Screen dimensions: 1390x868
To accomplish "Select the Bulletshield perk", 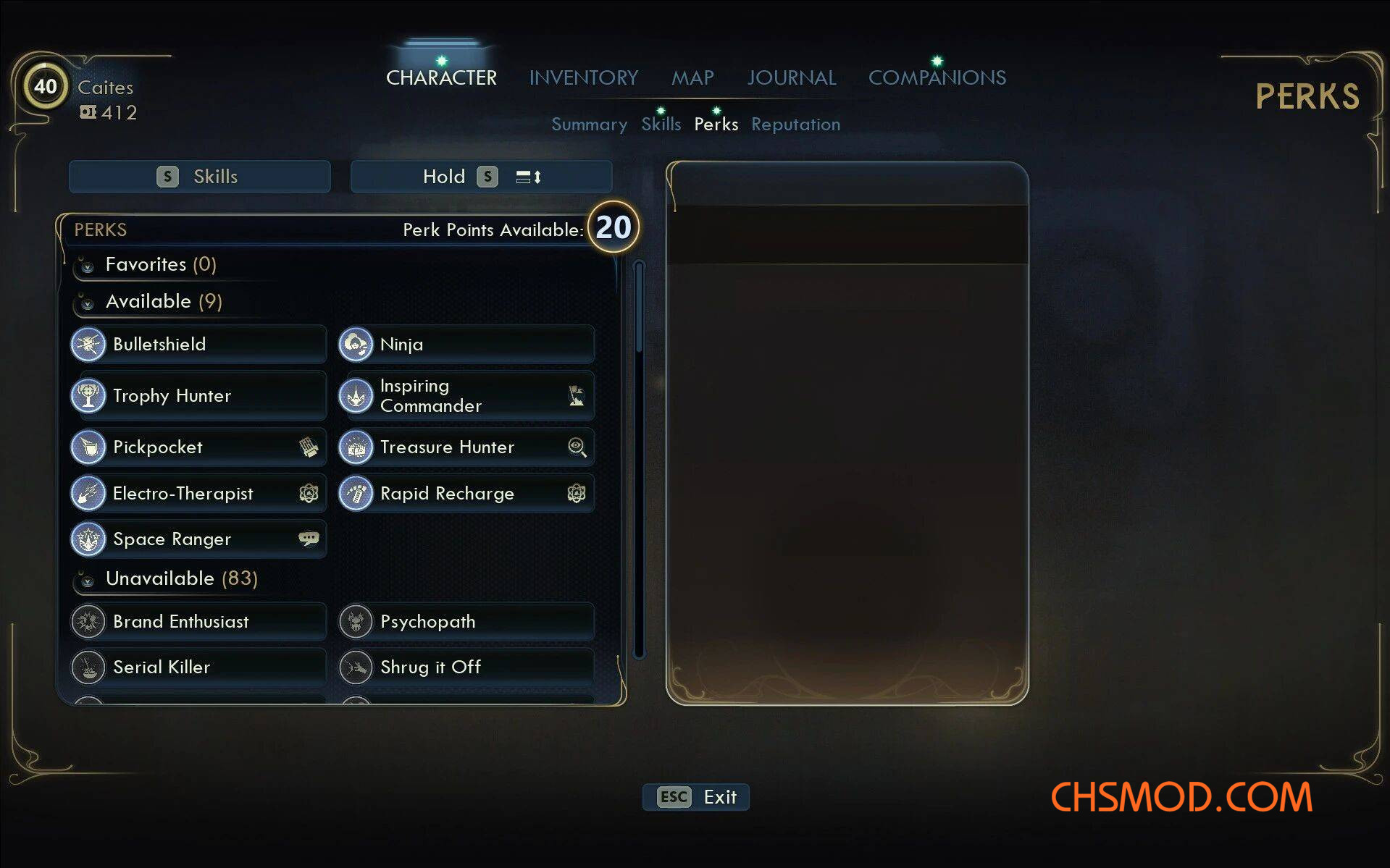I will coord(198,345).
